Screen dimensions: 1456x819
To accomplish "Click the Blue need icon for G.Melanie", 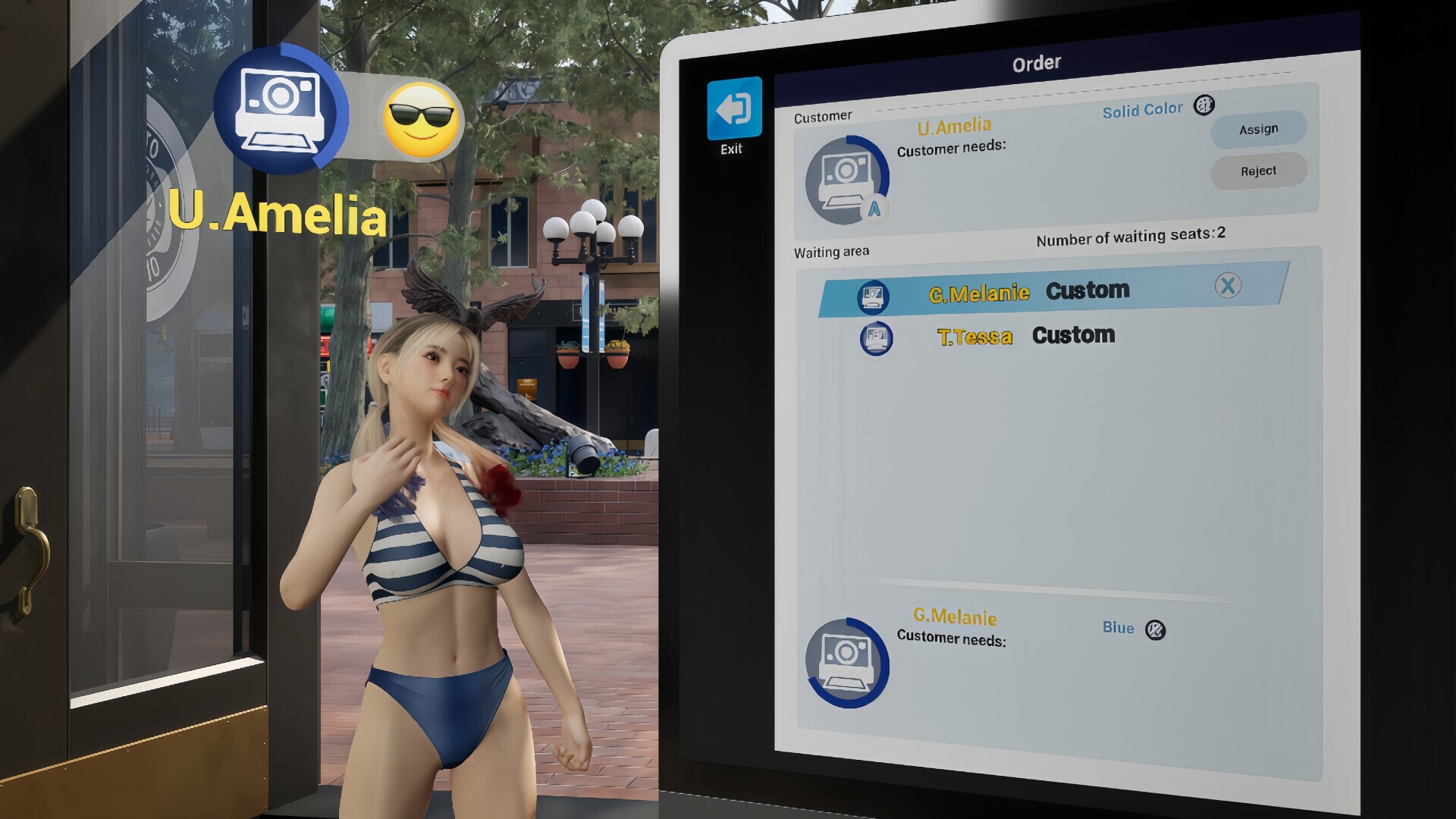I will (1155, 630).
